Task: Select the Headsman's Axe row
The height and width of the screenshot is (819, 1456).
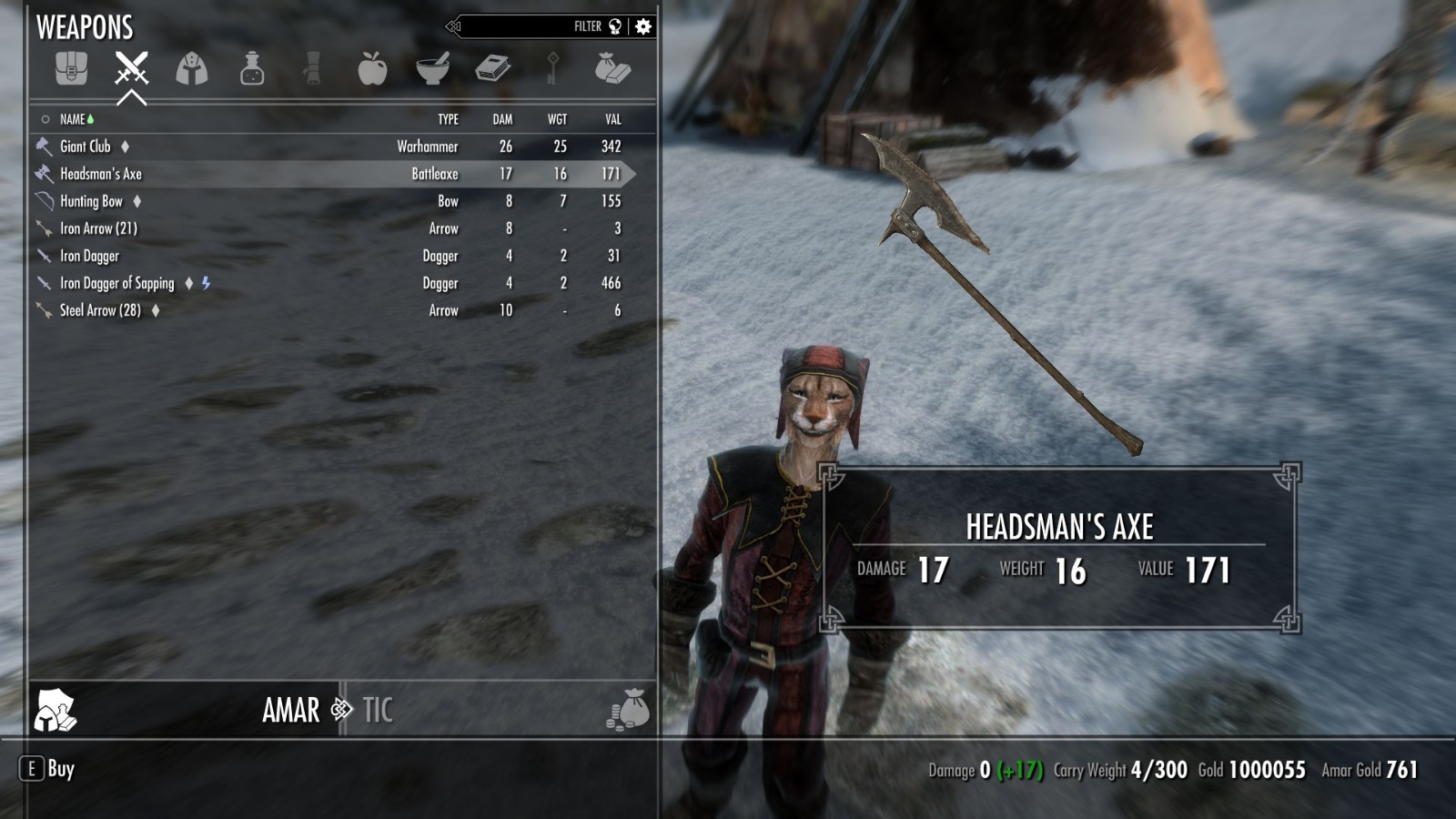Action: [101, 174]
